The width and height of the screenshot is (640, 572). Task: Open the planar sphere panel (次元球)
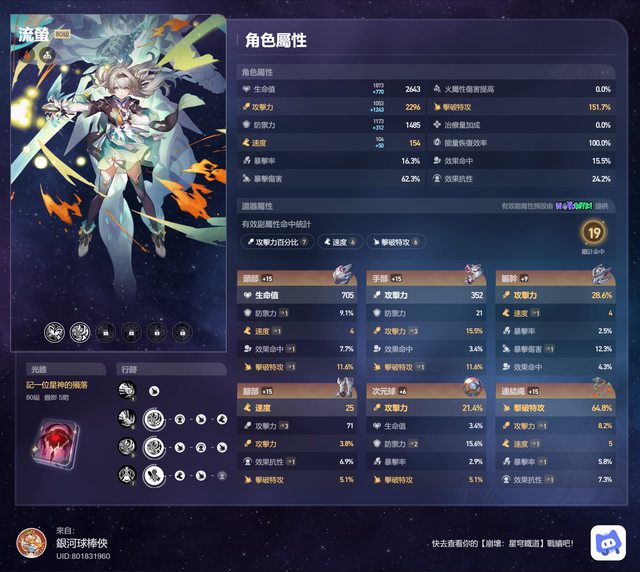(x=425, y=391)
